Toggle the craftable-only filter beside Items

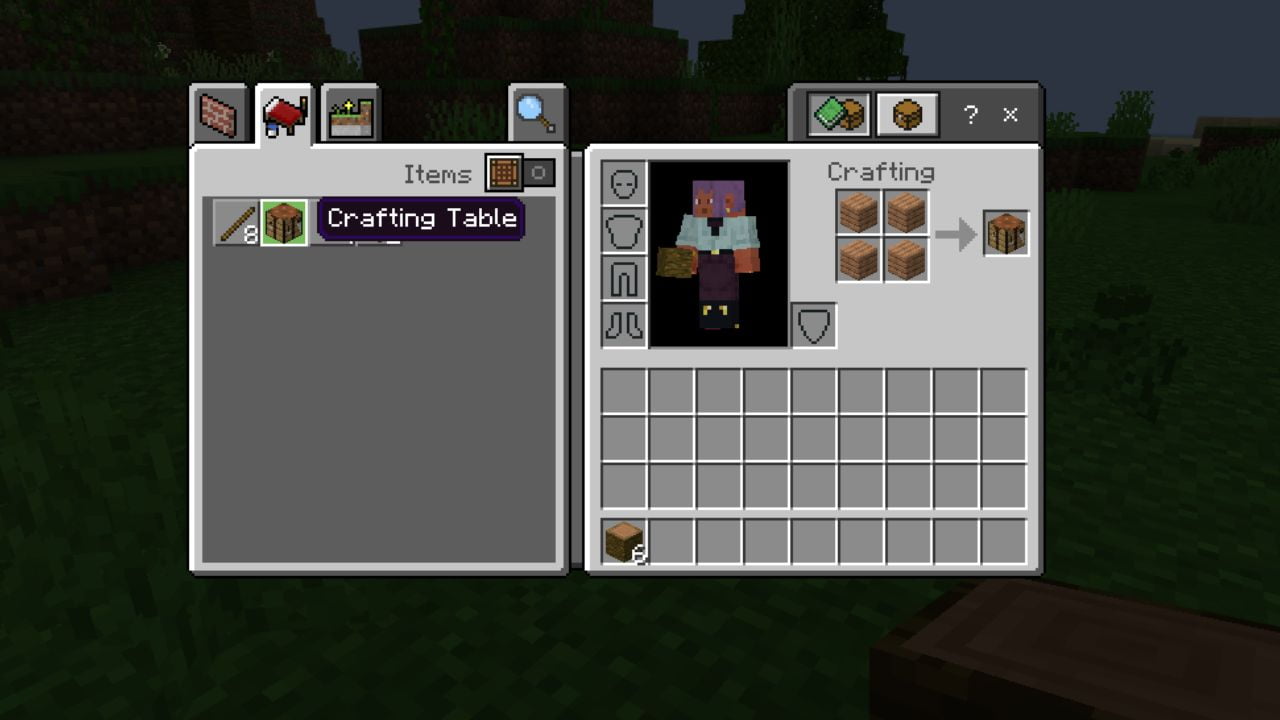tap(541, 174)
